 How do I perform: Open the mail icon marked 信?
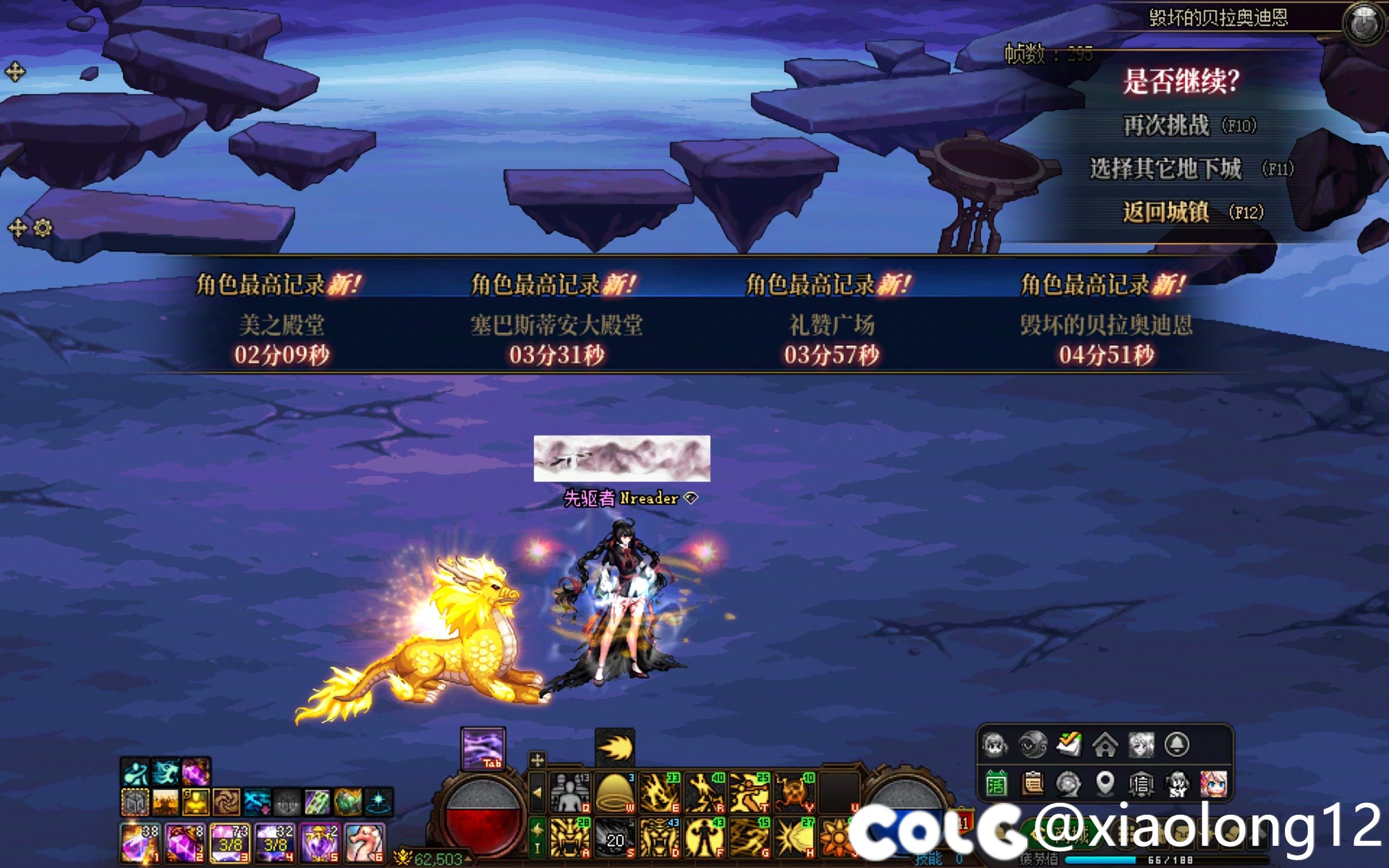1141,783
